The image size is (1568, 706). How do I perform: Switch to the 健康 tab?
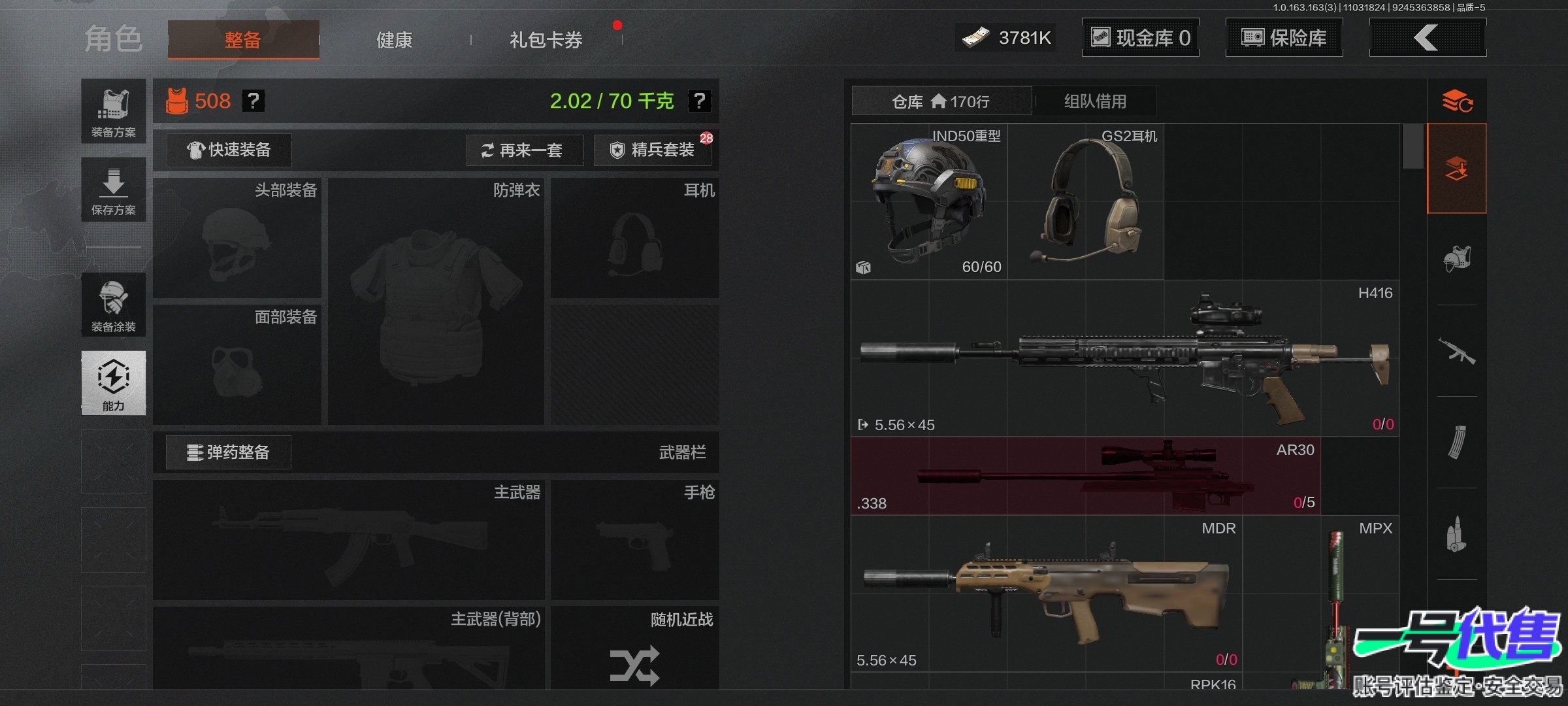click(x=394, y=40)
